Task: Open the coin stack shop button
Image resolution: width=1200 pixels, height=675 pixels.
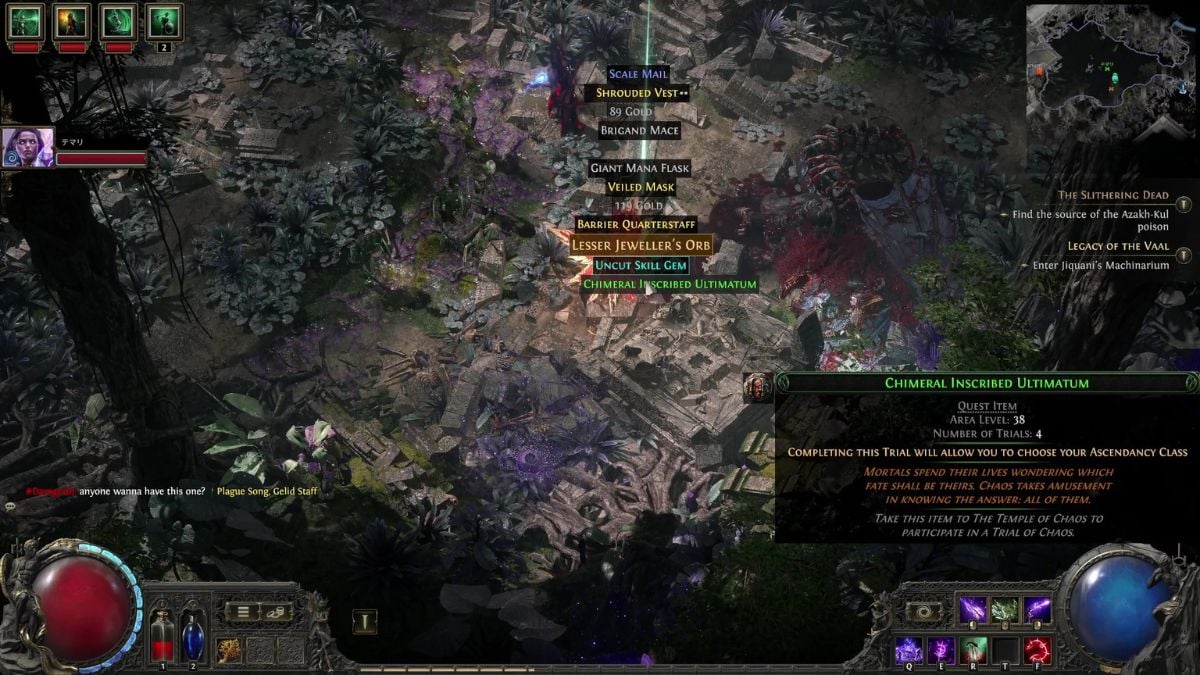Action: click(276, 611)
